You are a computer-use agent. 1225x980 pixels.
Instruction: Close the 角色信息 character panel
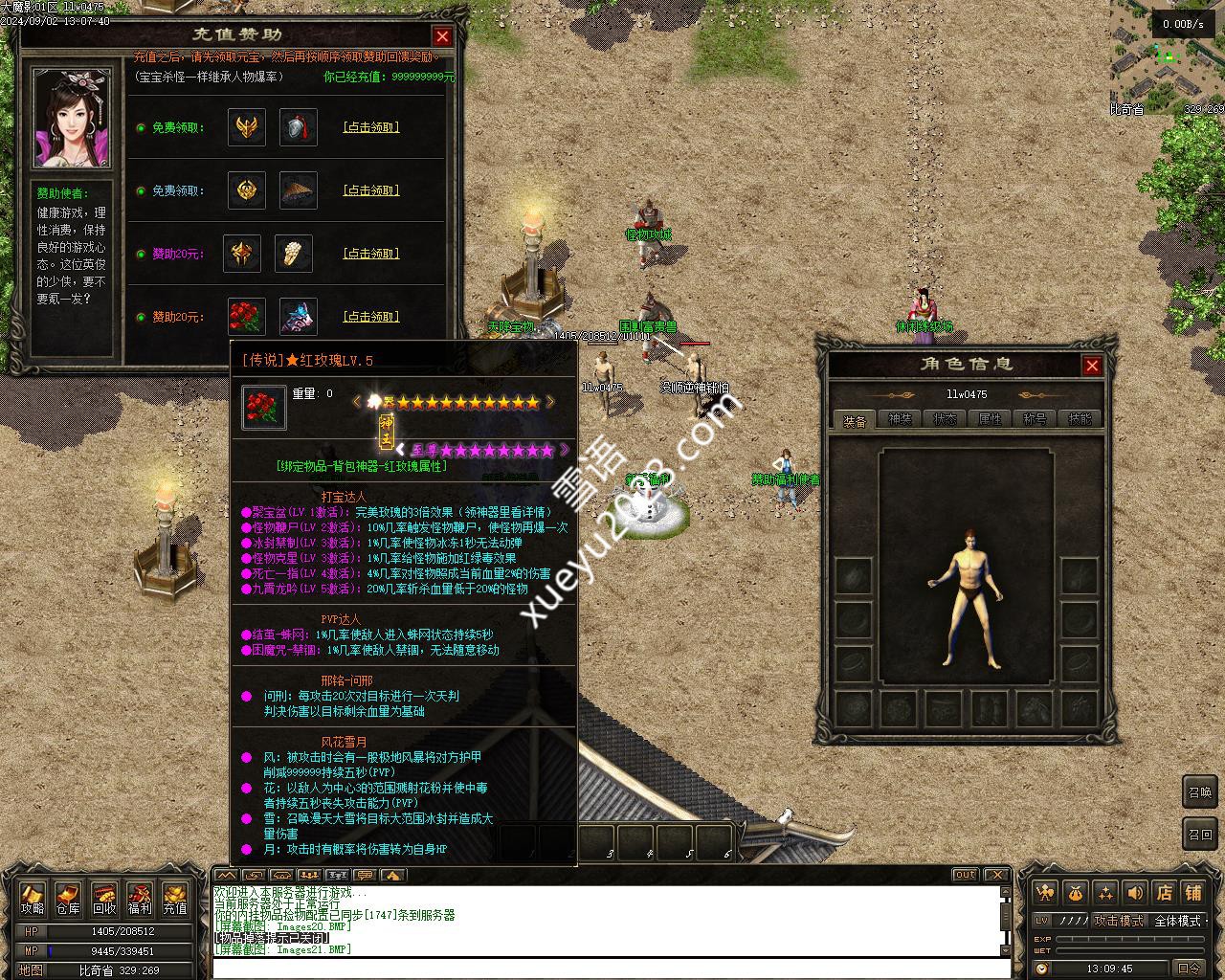point(1092,366)
